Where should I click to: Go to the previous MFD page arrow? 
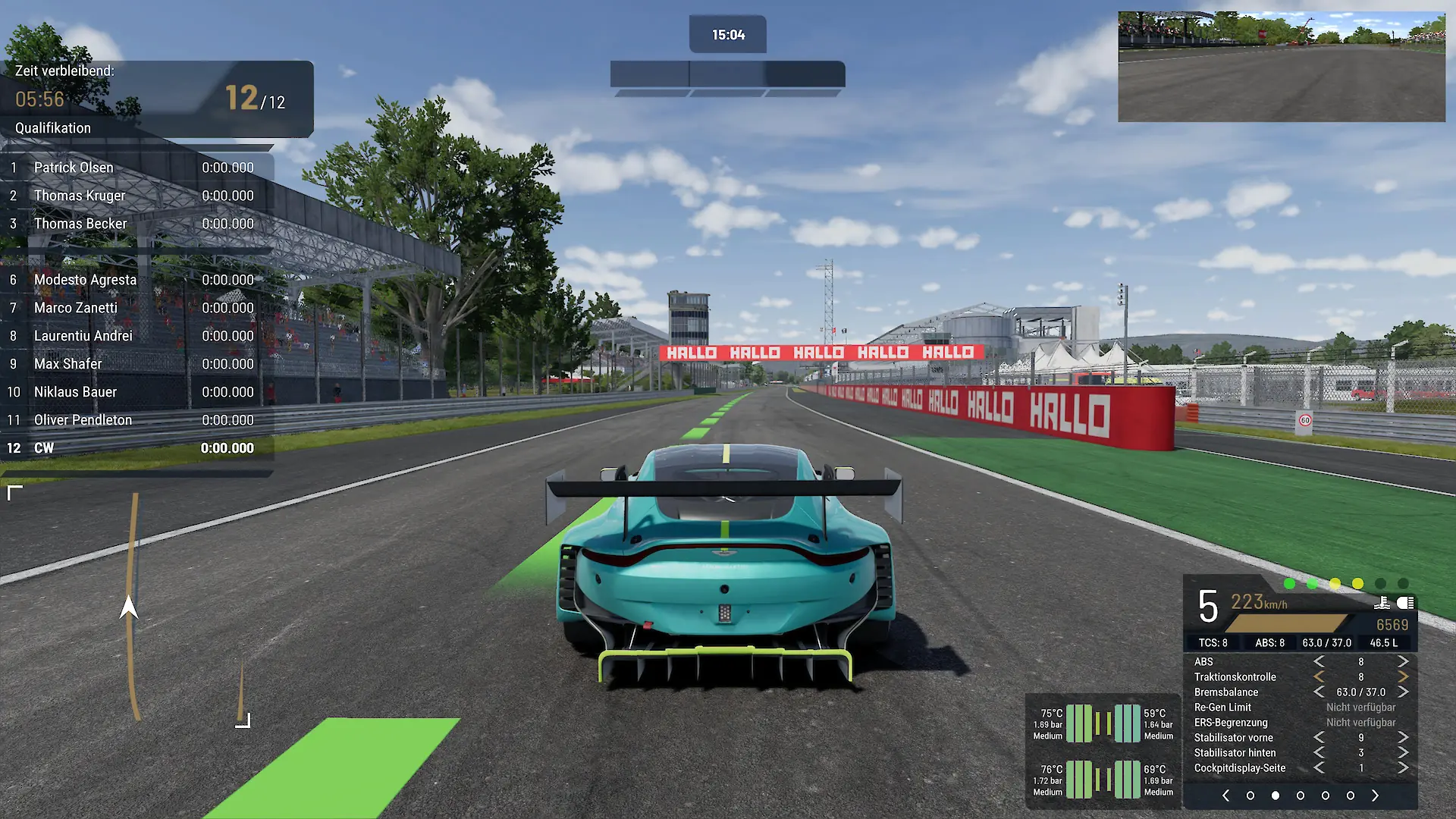pos(1225,795)
